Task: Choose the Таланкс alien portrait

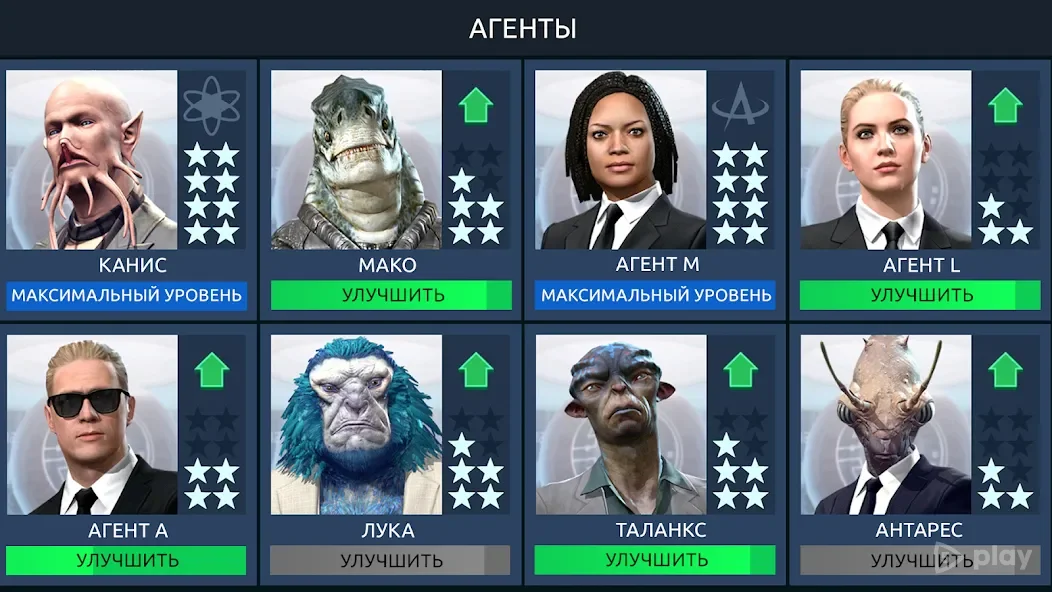Action: click(x=620, y=425)
